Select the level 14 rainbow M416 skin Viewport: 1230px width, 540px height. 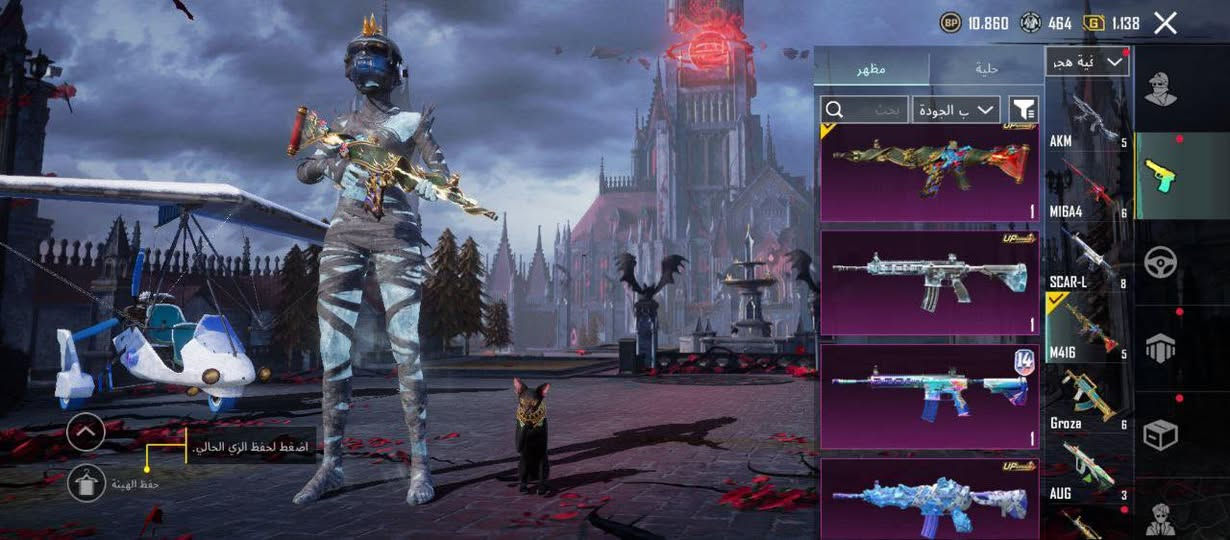(x=929, y=396)
